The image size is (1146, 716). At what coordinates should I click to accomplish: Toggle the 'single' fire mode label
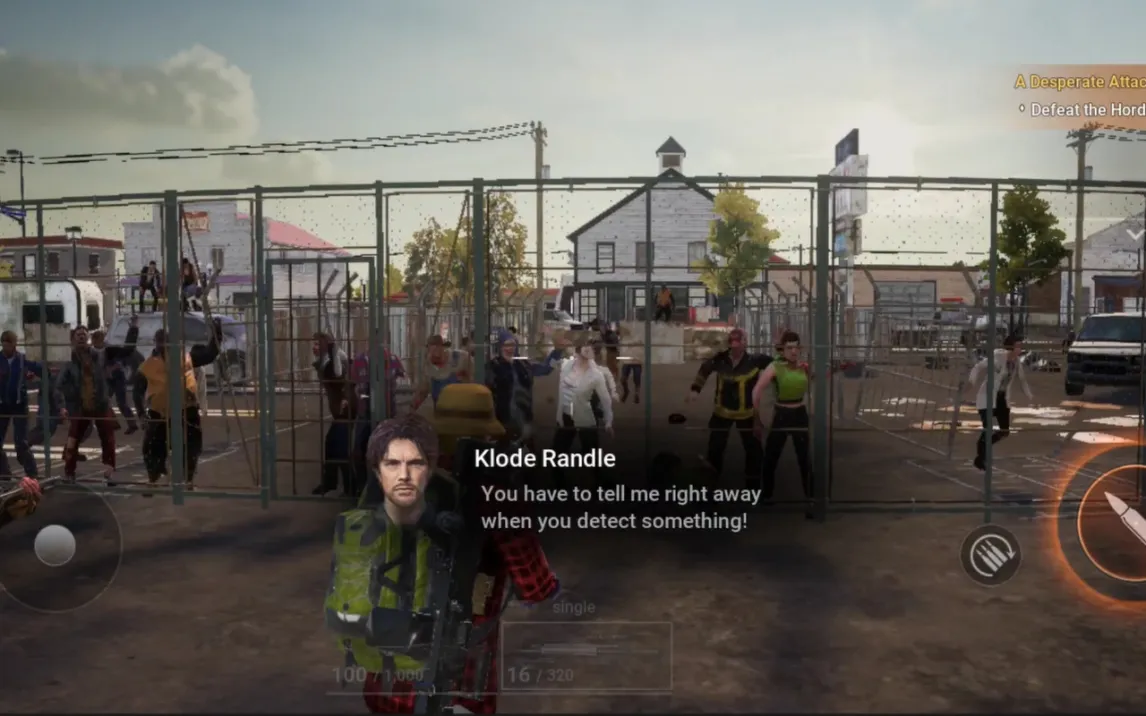click(x=573, y=607)
